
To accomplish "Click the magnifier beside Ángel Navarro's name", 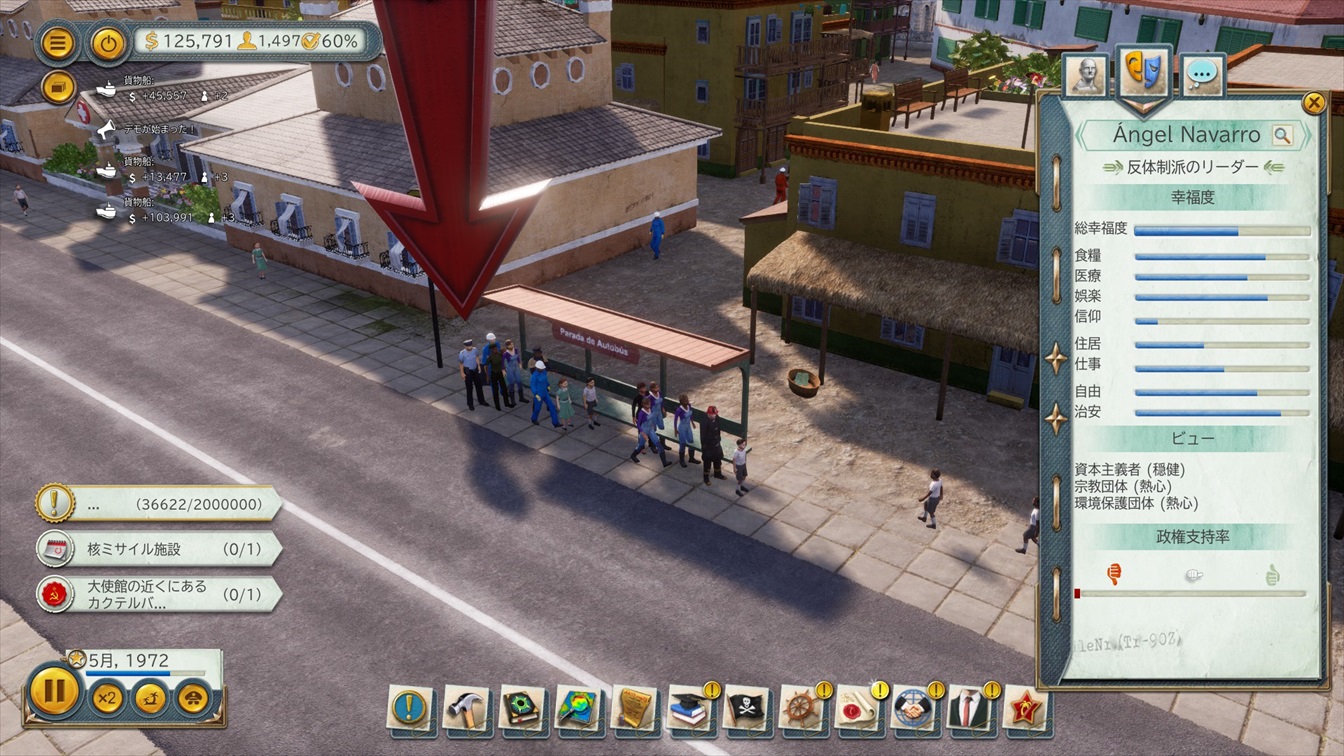I will coord(1282,135).
